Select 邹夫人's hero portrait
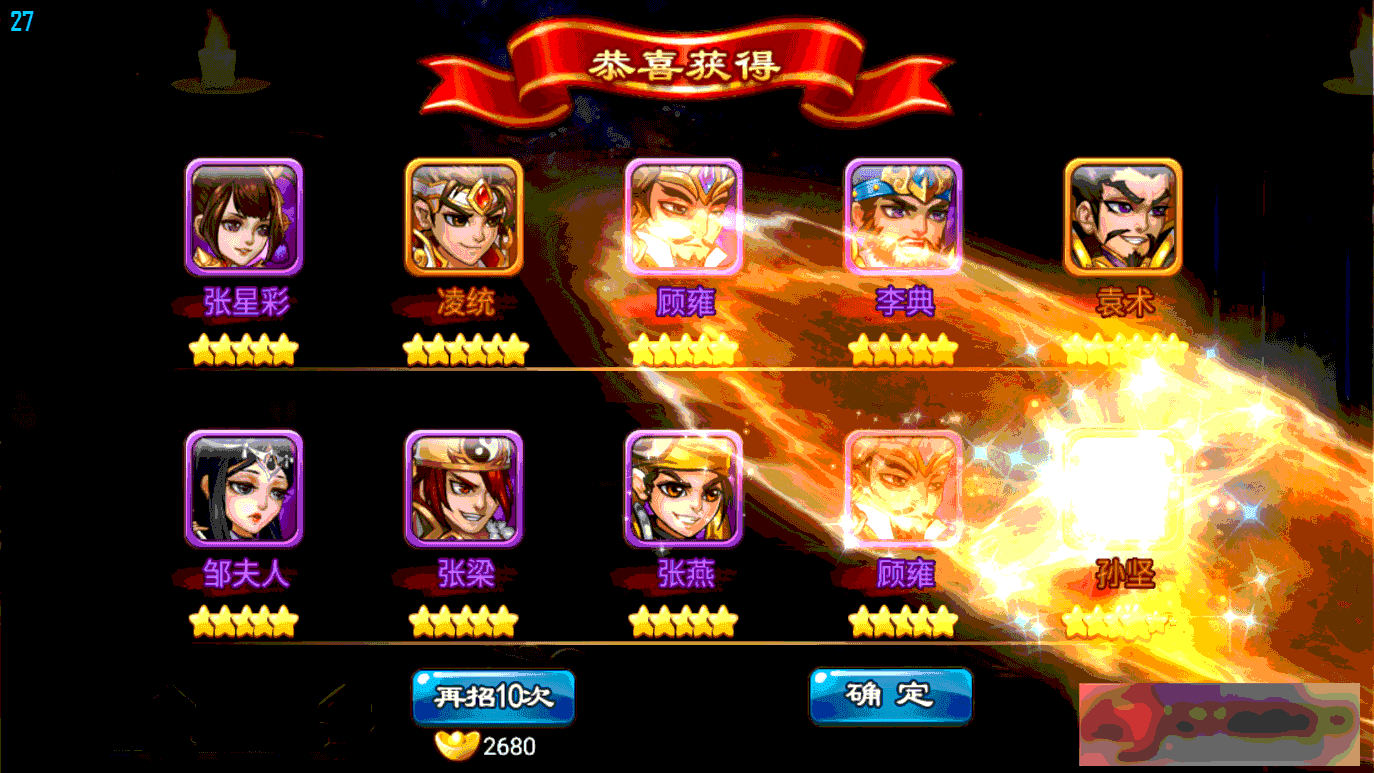Image resolution: width=1374 pixels, height=773 pixels. click(x=243, y=490)
